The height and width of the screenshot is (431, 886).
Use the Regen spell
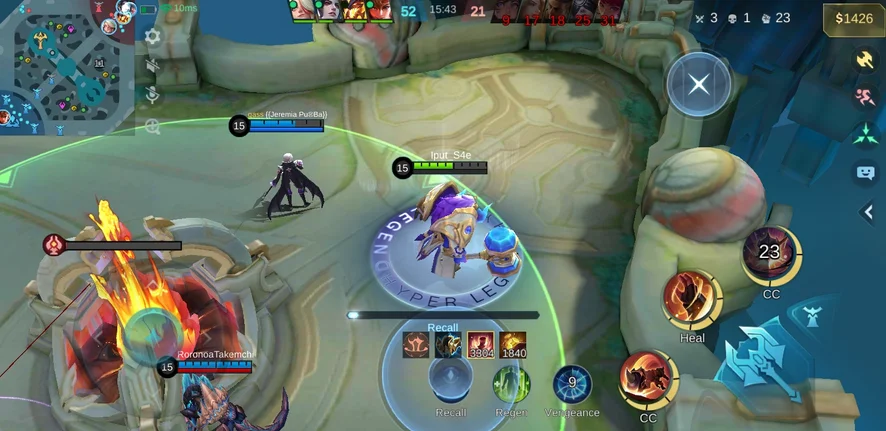click(511, 385)
